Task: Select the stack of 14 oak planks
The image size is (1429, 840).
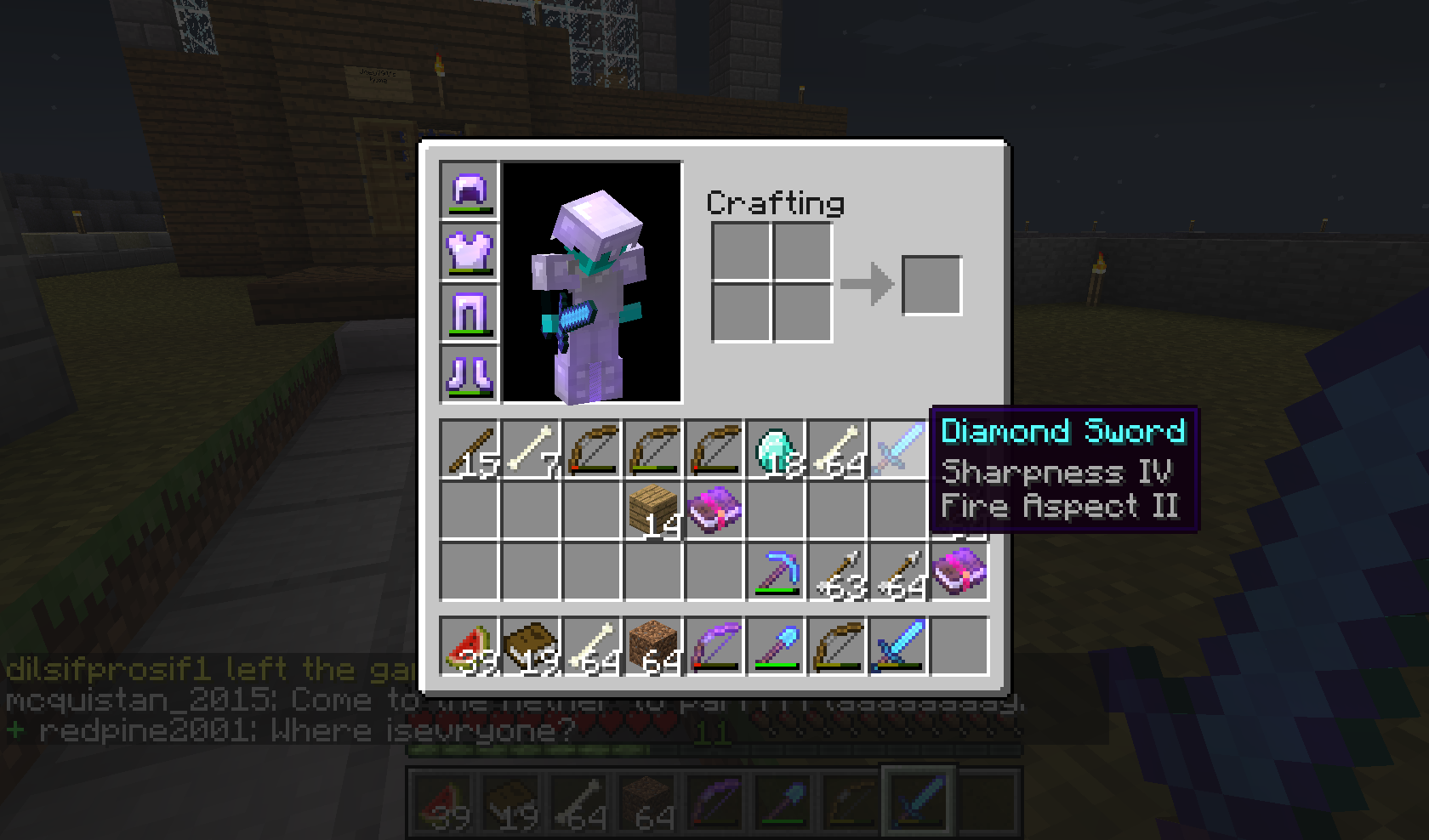Action: click(x=652, y=510)
